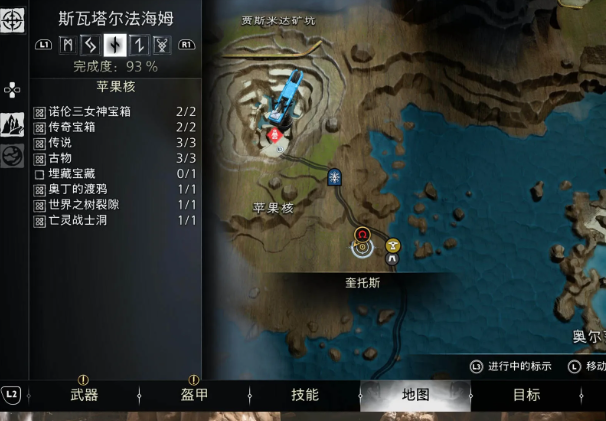Image resolution: width=606 pixels, height=421 pixels.
Task: Click the yellow marker next to Kratos
Action: click(393, 244)
